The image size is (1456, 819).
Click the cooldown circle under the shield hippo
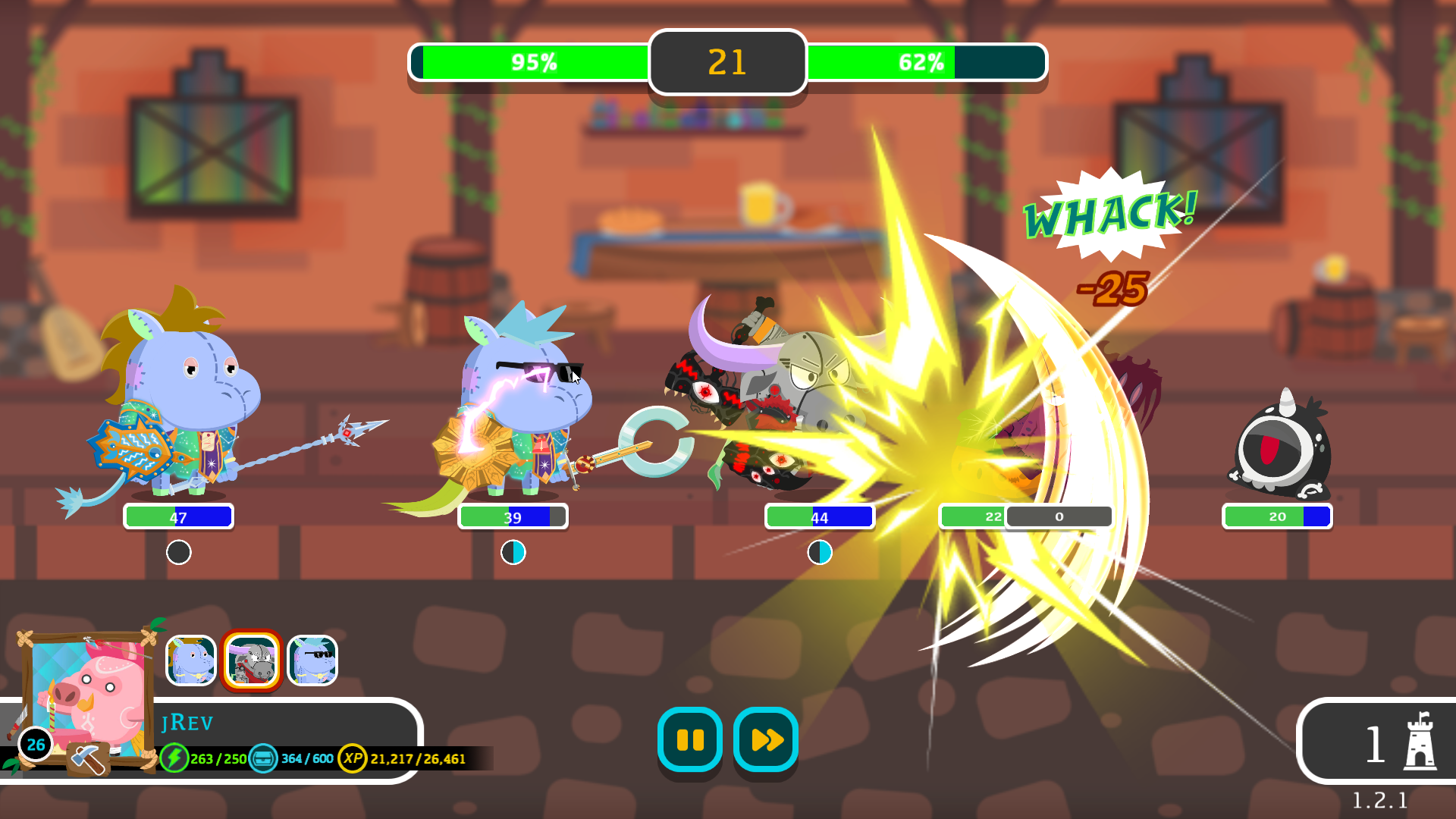tap(179, 553)
